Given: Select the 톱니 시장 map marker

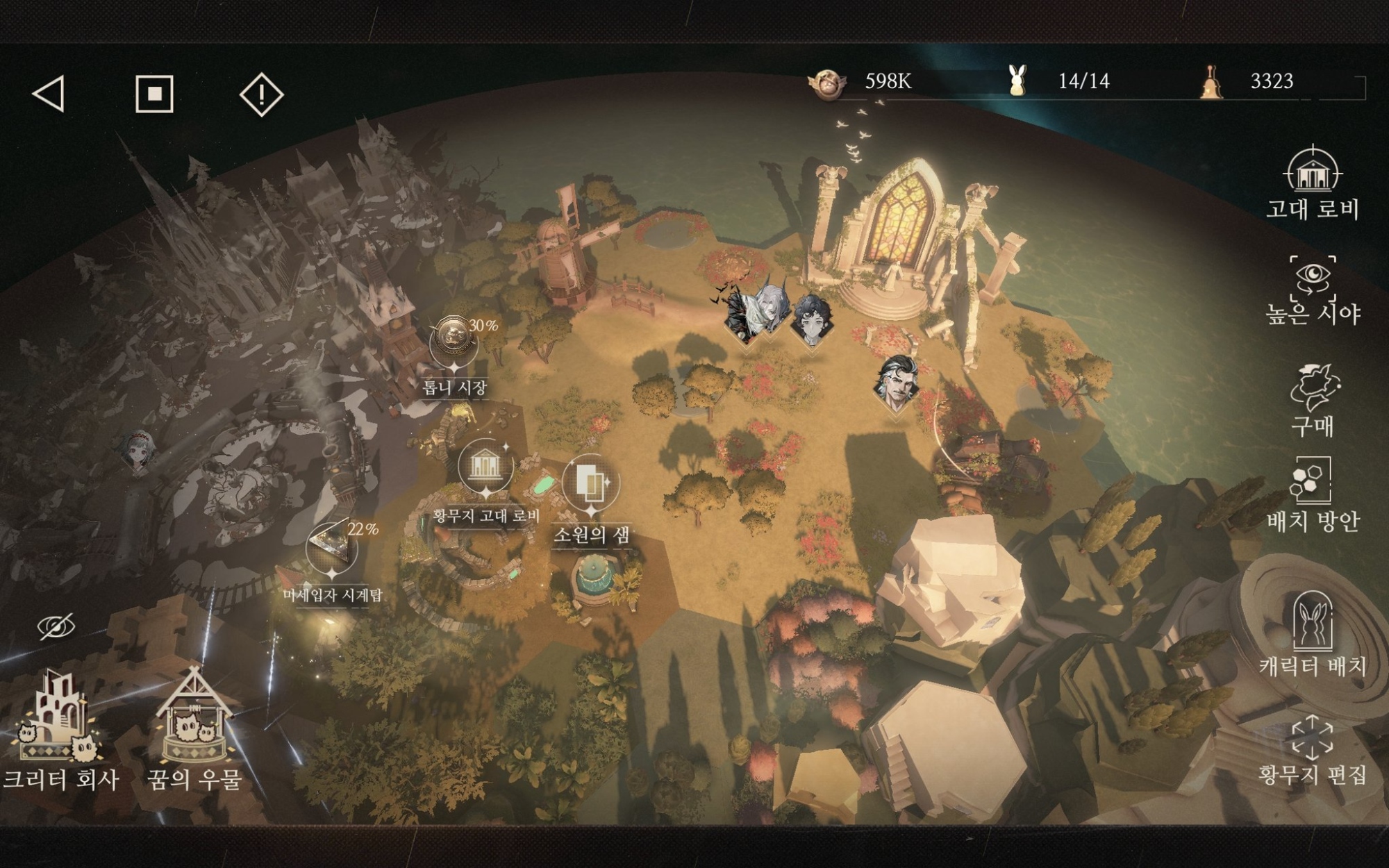Looking at the screenshot, I should tap(454, 340).
